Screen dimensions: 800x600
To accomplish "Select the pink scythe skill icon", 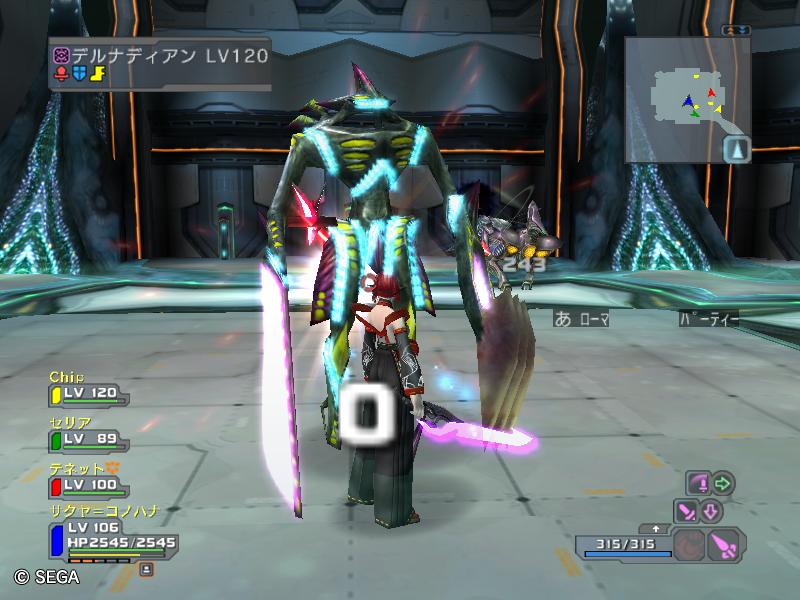I will pyautogui.click(x=698, y=484).
